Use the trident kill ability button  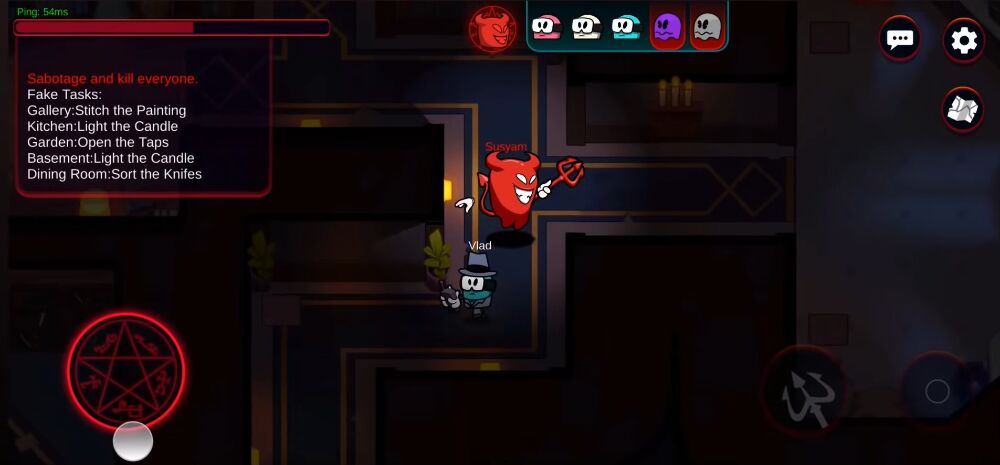pyautogui.click(x=804, y=393)
